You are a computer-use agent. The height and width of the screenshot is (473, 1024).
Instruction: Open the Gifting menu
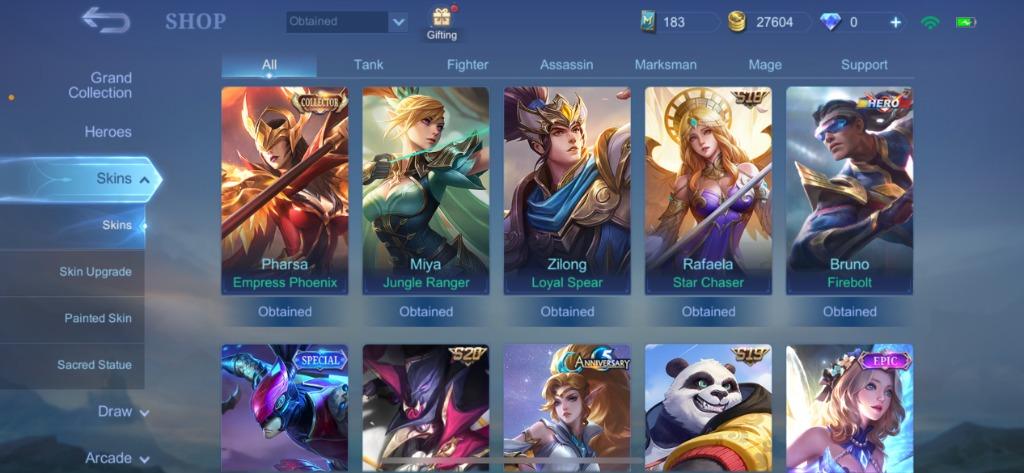(441, 24)
